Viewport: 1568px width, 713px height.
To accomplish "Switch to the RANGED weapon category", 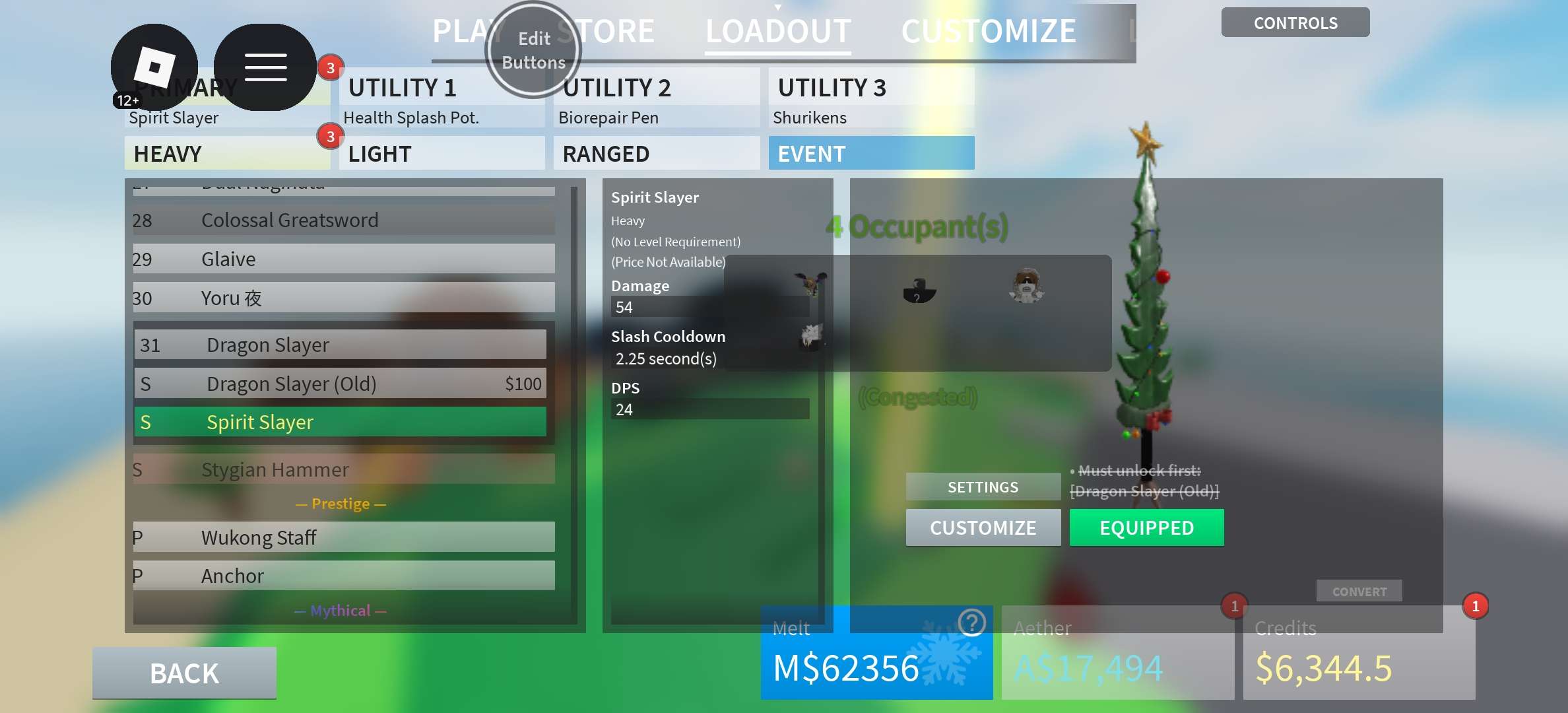I will coord(655,153).
